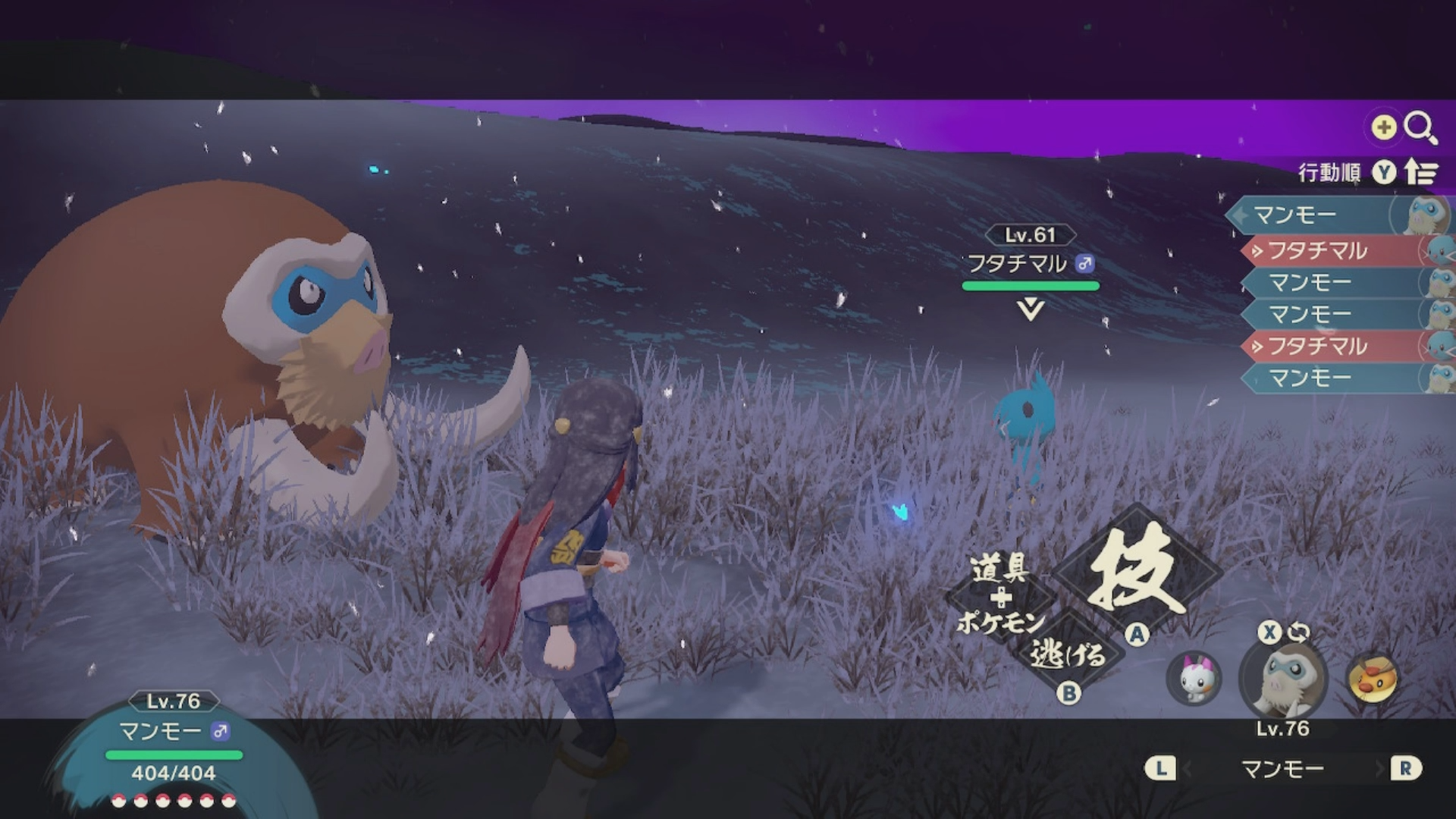
Task: Click the magnifying glass zoom icon
Action: (x=1420, y=127)
